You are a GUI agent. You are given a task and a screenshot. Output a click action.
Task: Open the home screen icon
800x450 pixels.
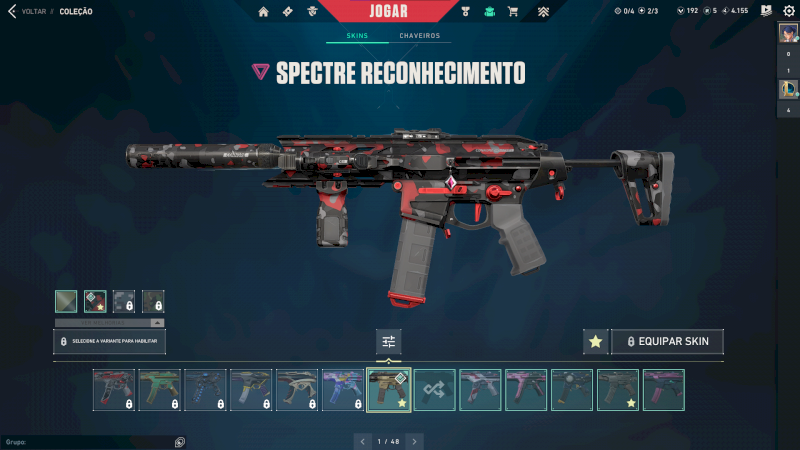263,12
